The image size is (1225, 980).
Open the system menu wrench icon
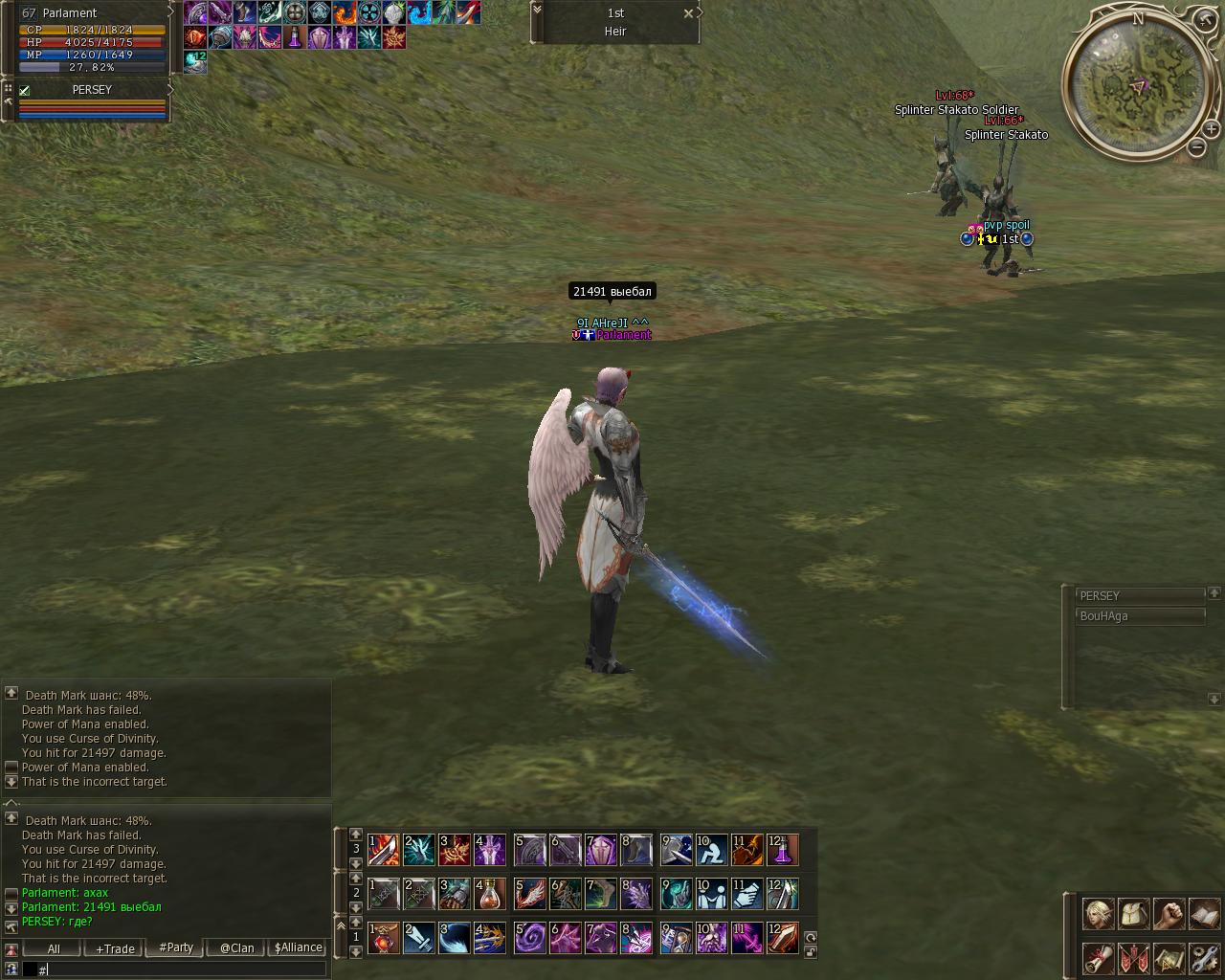[x=1204, y=957]
